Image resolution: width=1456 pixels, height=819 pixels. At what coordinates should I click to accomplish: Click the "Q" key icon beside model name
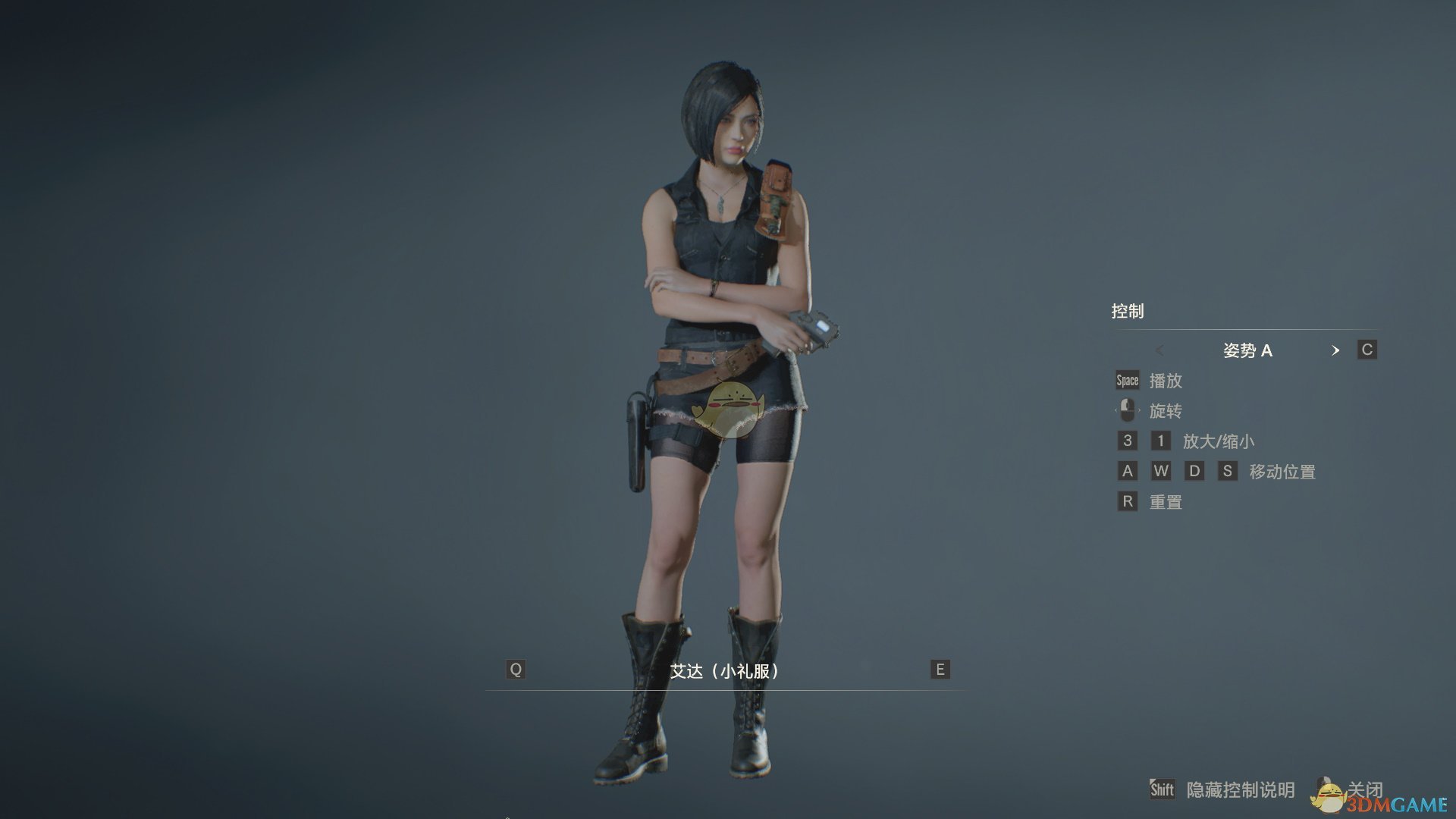(x=515, y=670)
